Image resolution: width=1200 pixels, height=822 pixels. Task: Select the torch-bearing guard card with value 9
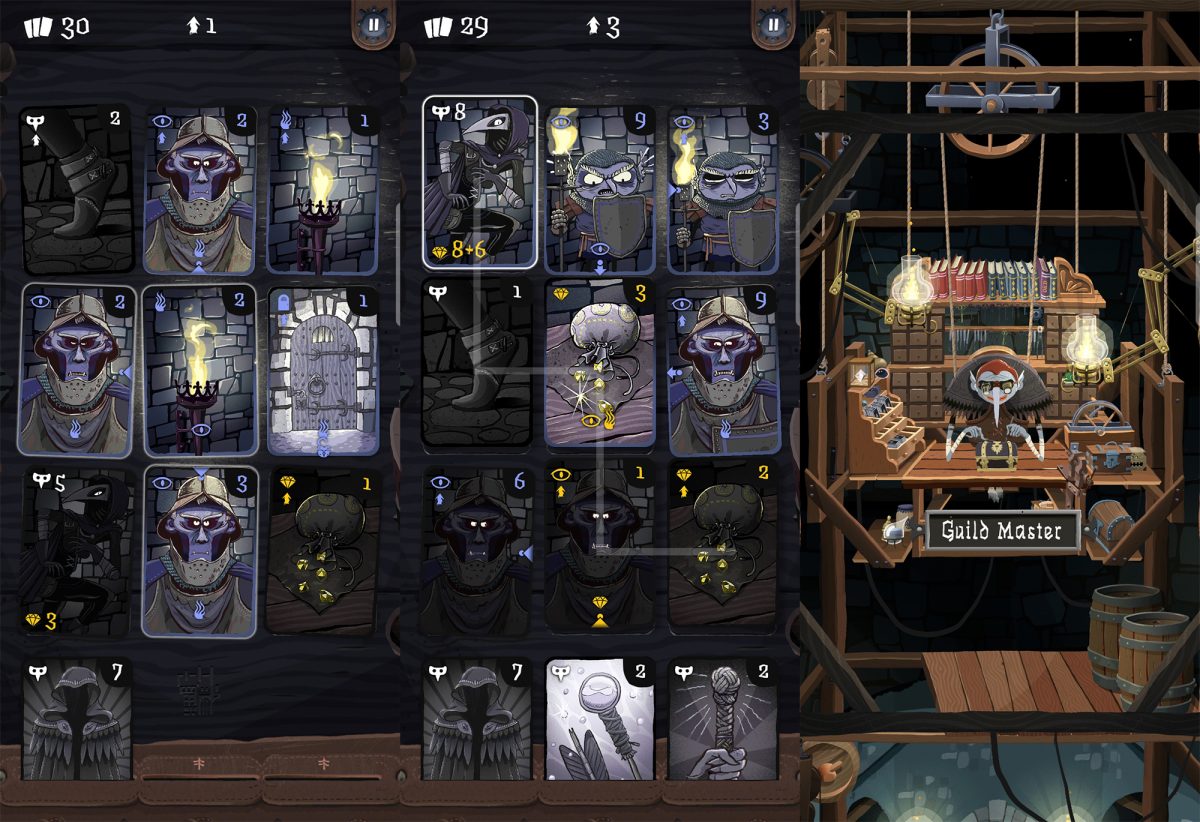click(x=600, y=188)
